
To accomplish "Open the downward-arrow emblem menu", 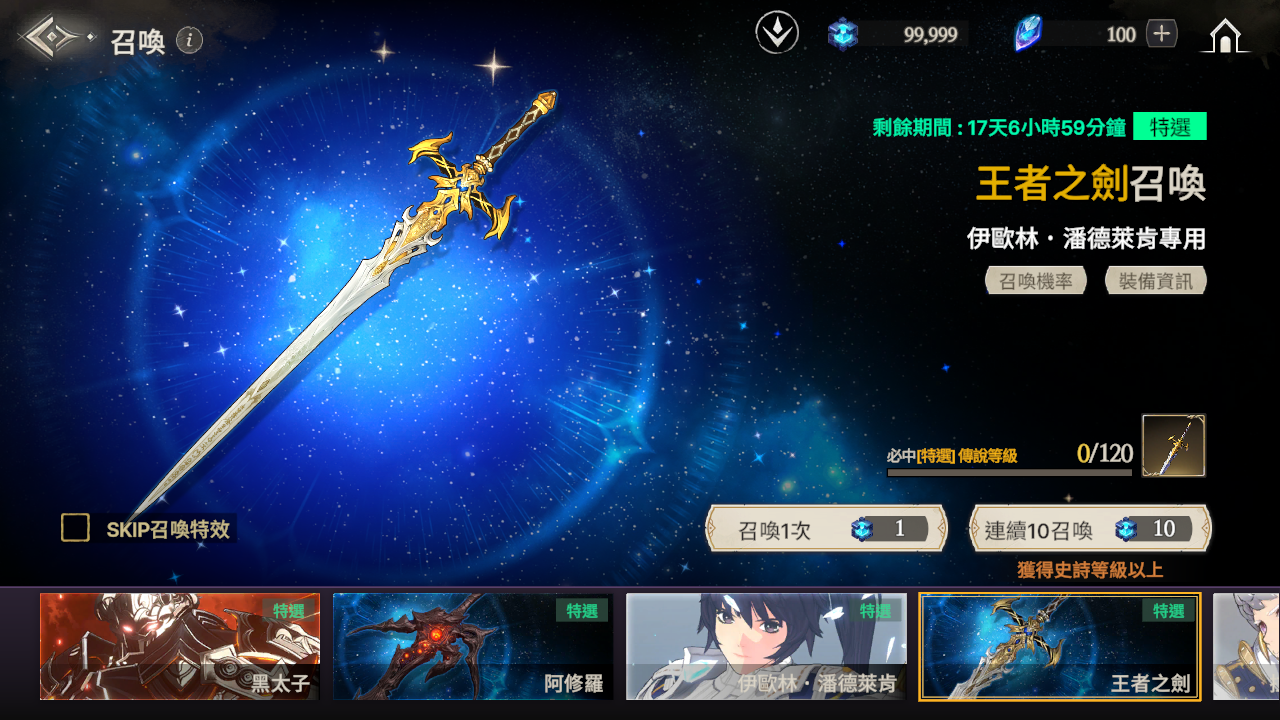I will coord(777,34).
